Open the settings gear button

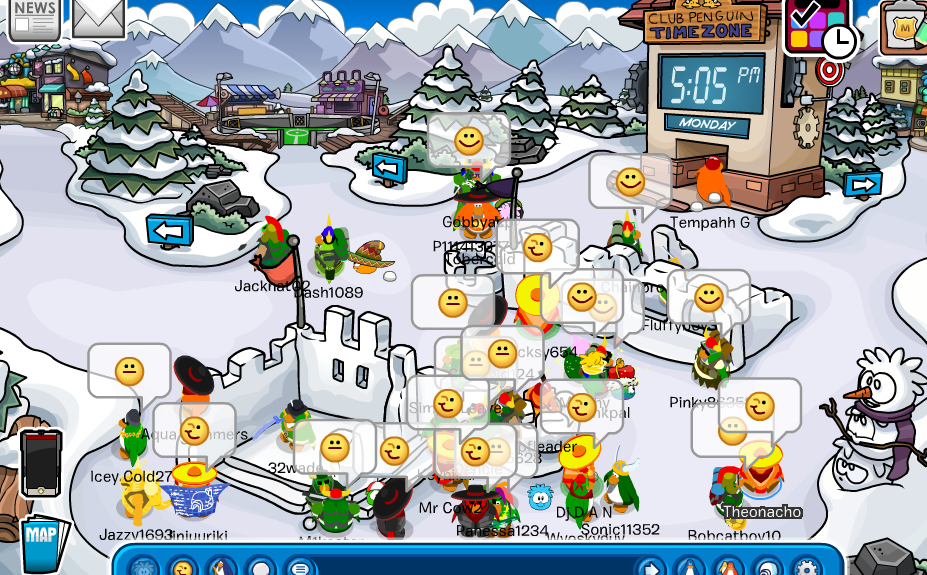[x=806, y=567]
